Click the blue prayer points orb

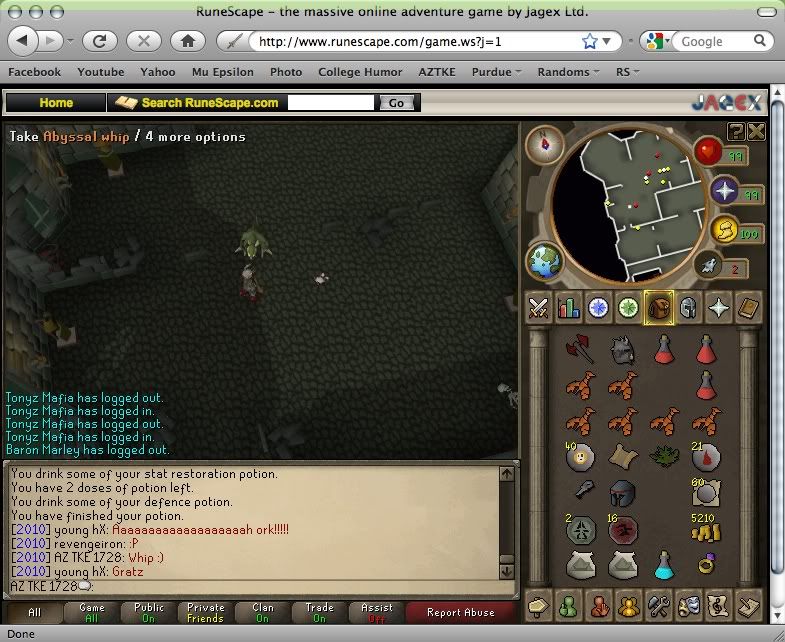724,190
